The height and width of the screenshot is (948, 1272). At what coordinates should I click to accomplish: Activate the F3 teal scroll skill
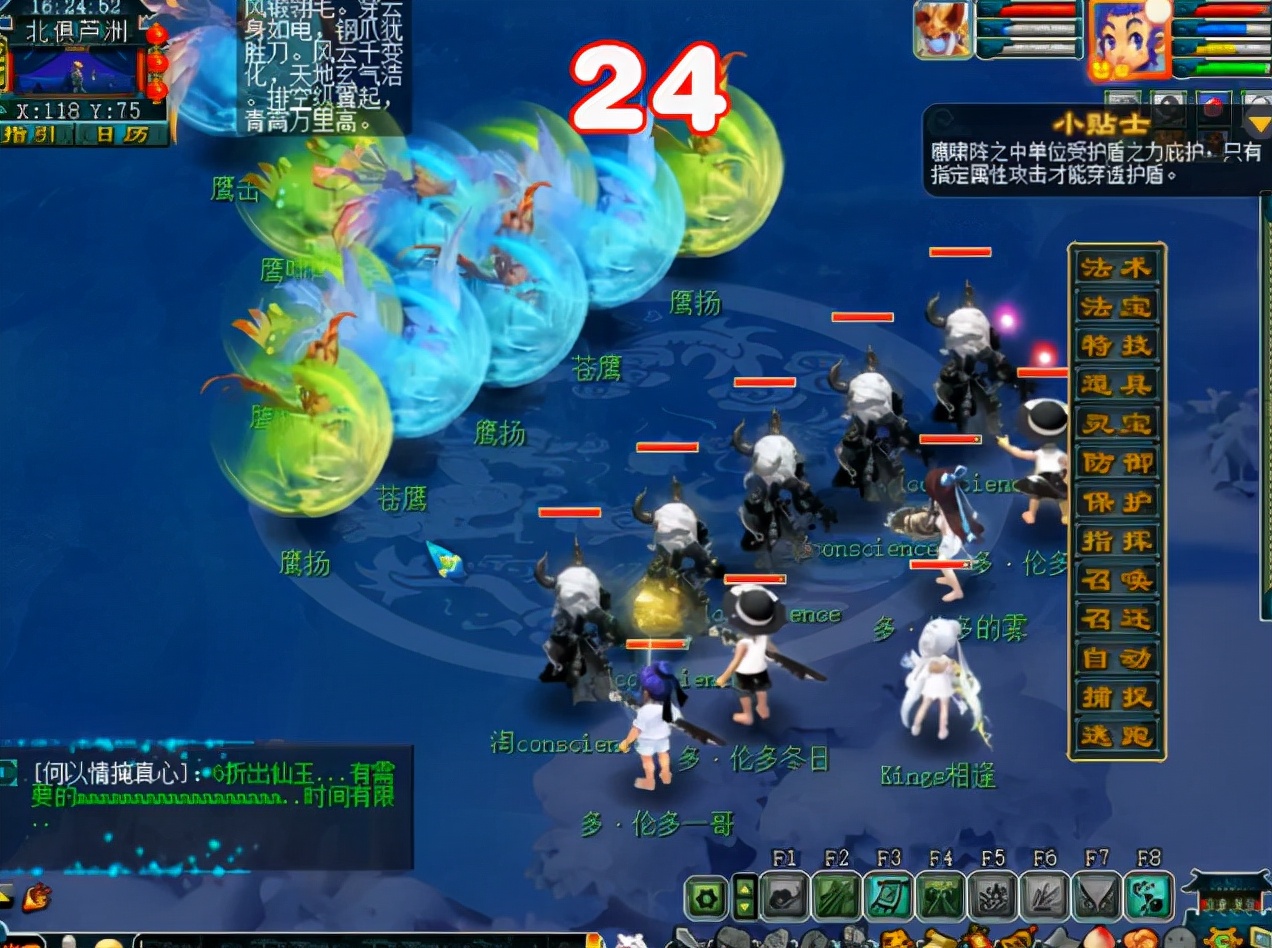(888, 897)
